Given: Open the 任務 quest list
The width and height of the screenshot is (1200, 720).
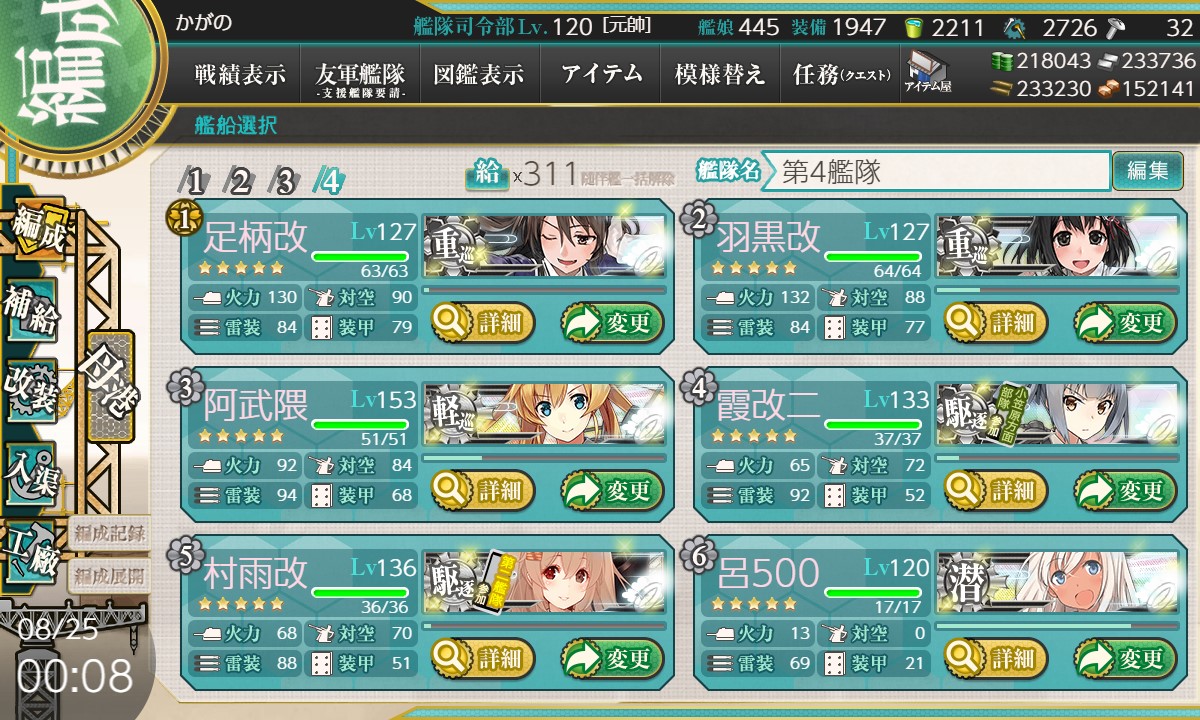Looking at the screenshot, I should pos(841,75).
